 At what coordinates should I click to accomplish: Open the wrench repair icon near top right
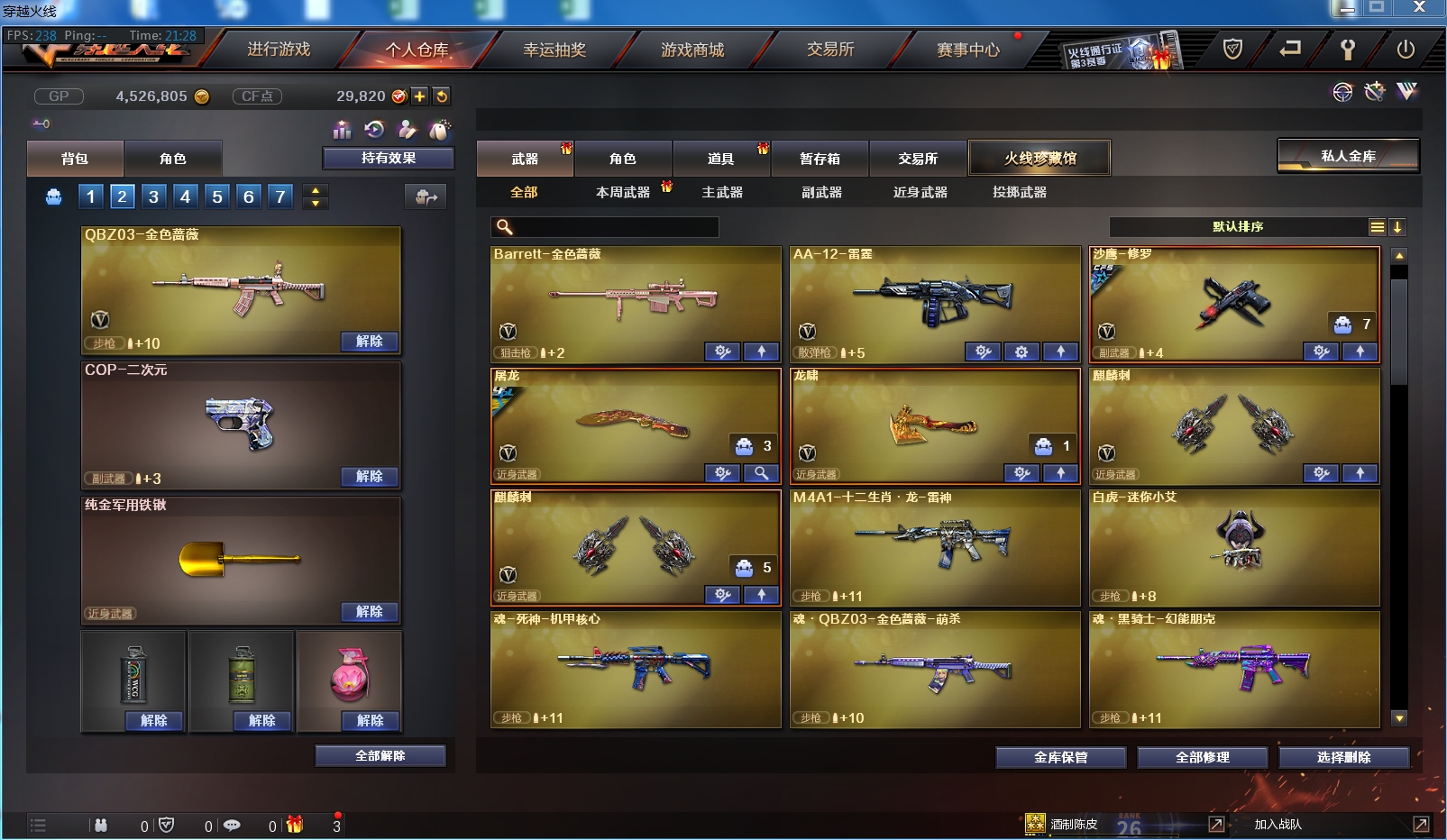click(x=1375, y=92)
